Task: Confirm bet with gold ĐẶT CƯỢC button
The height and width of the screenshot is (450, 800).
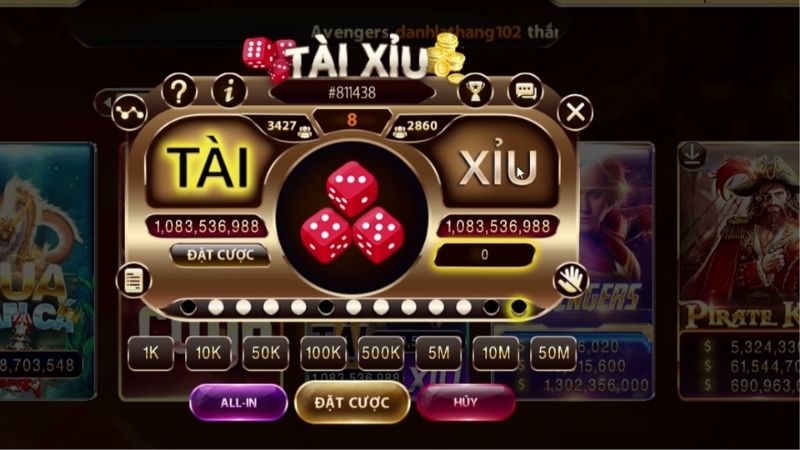Action: coord(351,402)
